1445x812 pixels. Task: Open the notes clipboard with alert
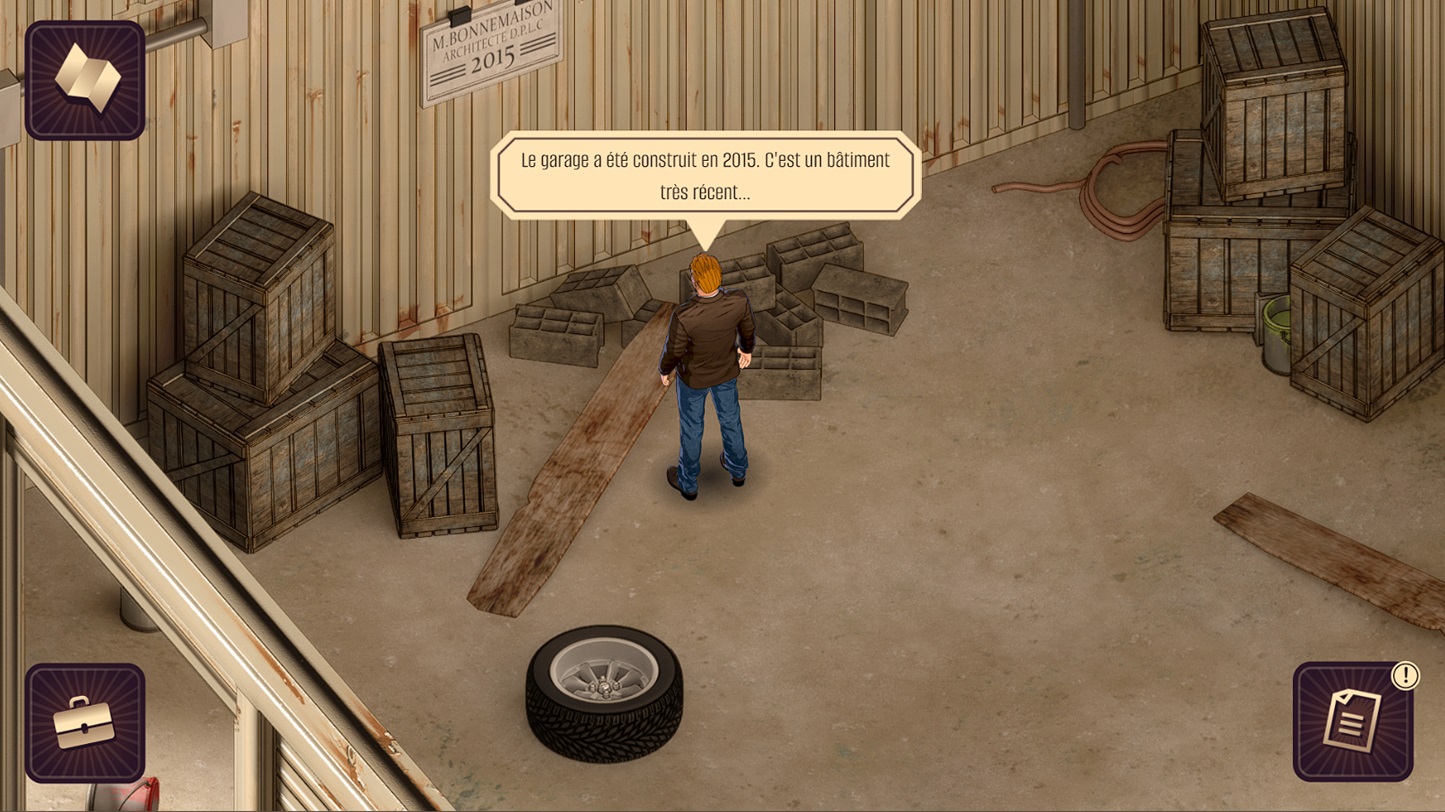[x=1353, y=722]
